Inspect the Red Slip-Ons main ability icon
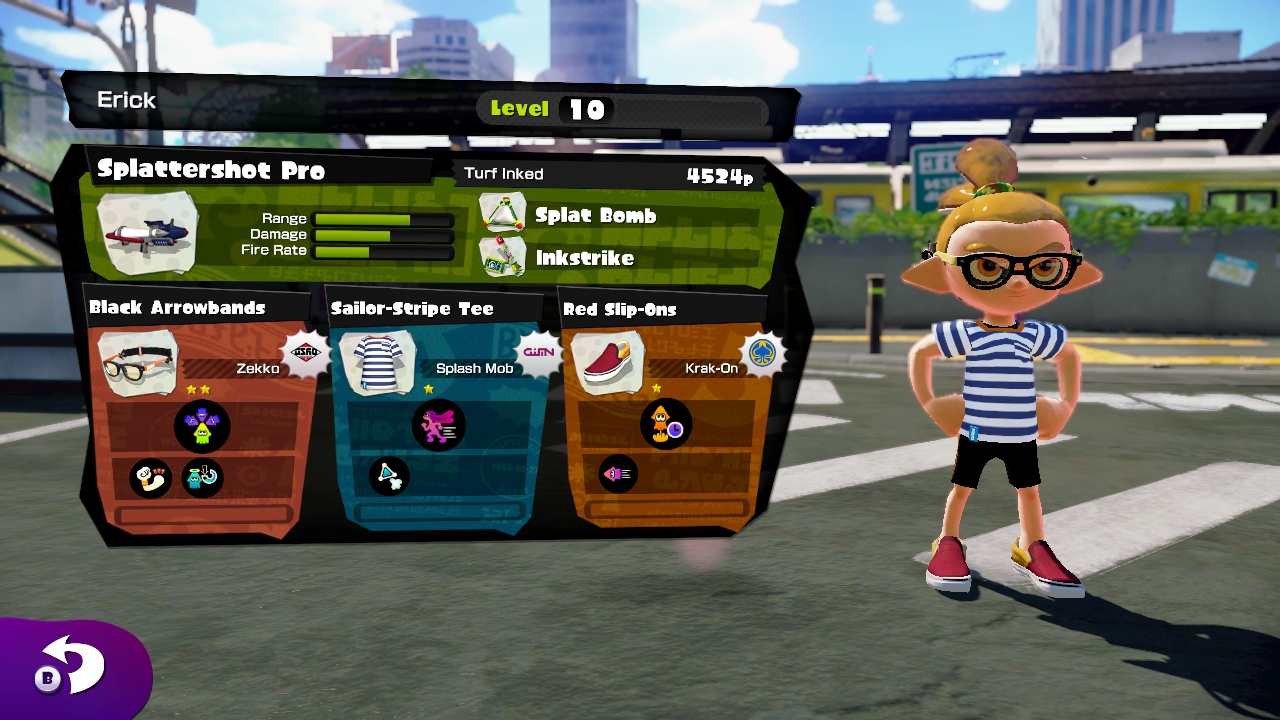 point(666,424)
